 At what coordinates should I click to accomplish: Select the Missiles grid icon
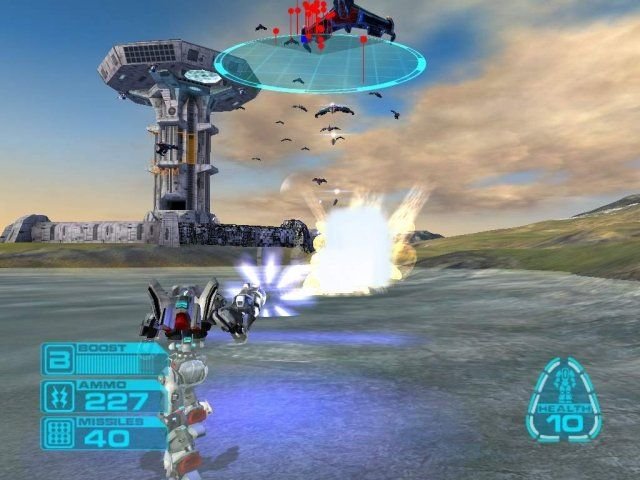point(57,433)
